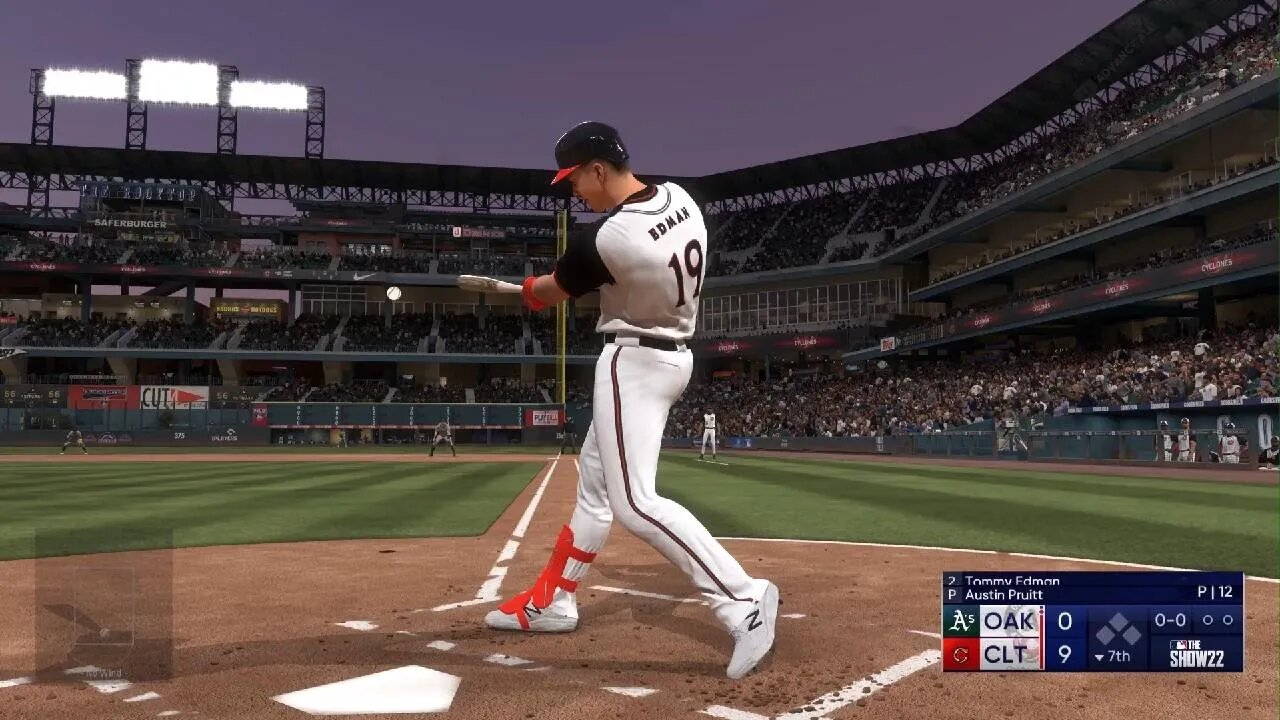Select the red CLT team logo
The height and width of the screenshot is (720, 1280).
click(961, 655)
